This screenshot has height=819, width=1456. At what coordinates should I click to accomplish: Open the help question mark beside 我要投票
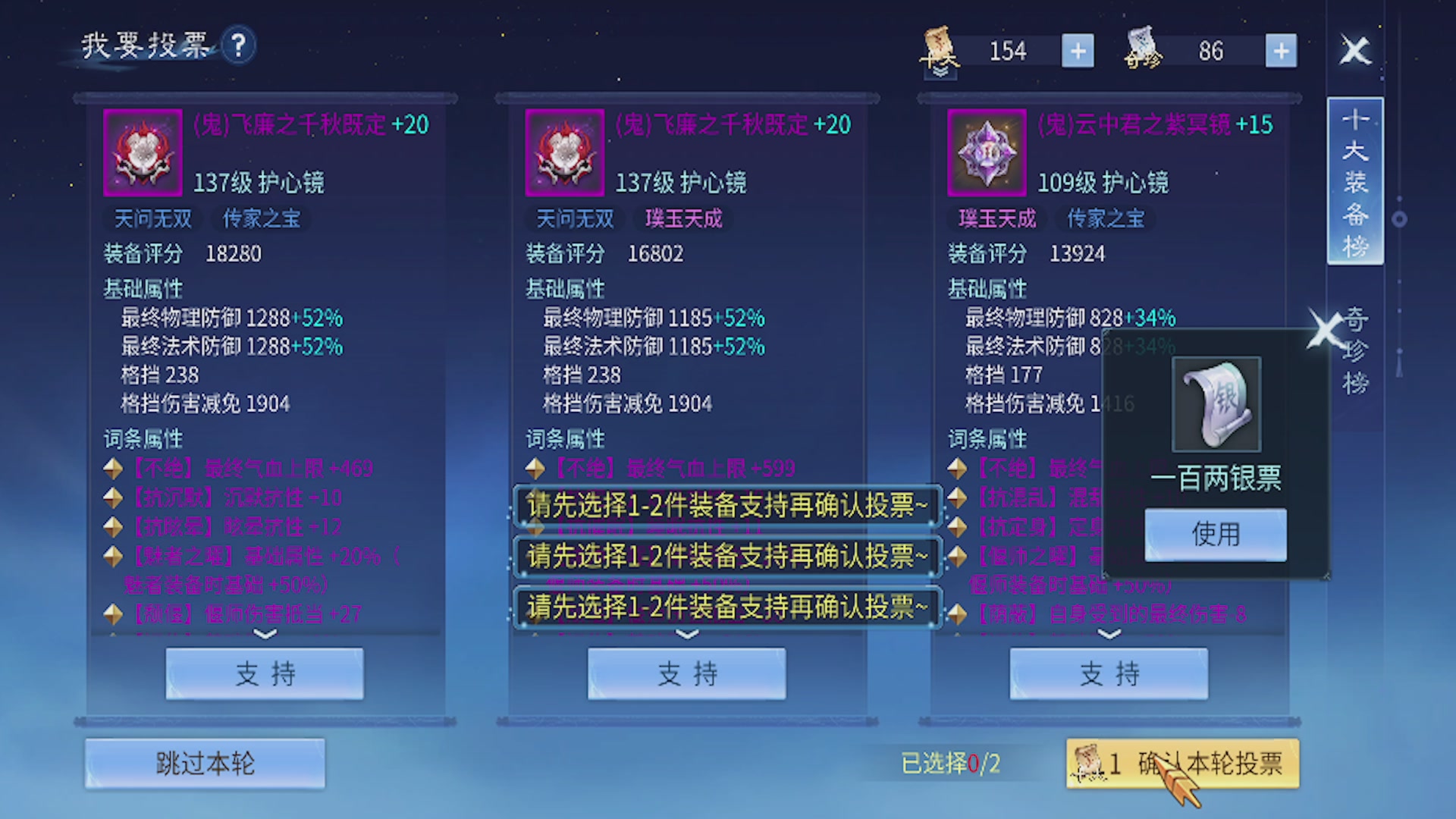[238, 47]
